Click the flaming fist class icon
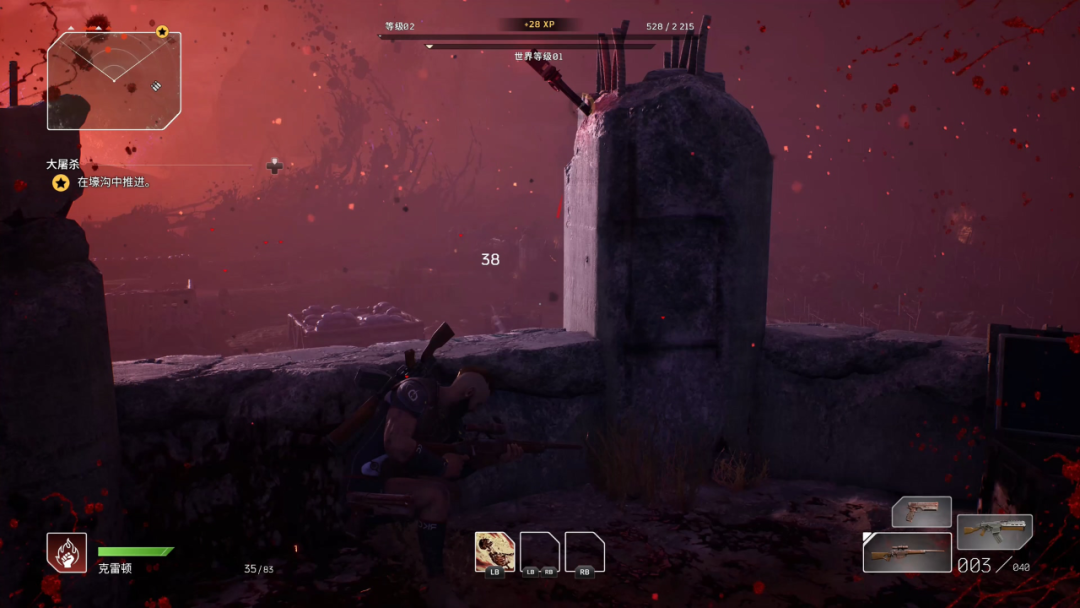 (66, 552)
